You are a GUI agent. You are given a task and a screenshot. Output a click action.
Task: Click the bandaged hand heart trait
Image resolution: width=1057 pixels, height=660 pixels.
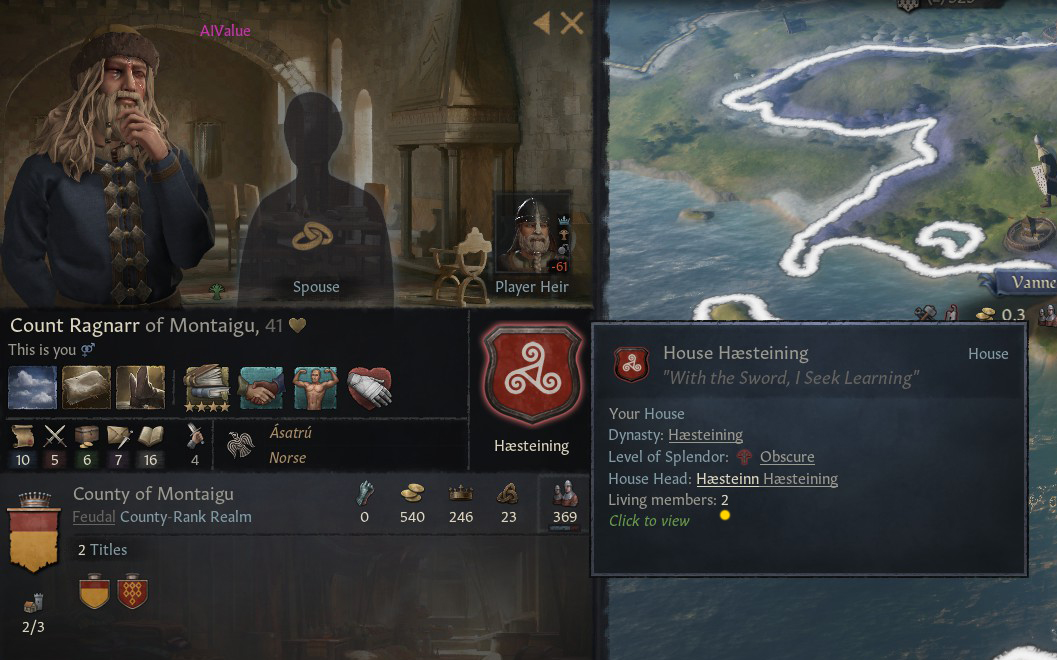coord(369,387)
